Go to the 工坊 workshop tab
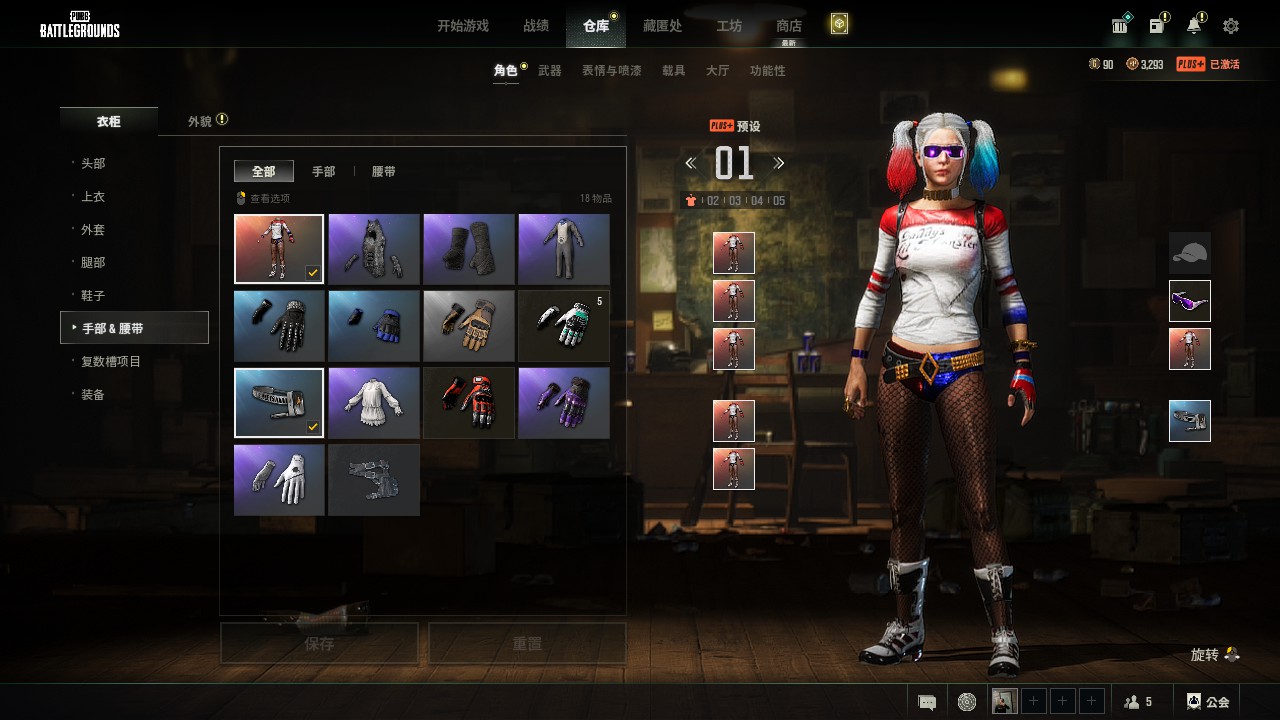Viewport: 1280px width, 720px height. [729, 26]
